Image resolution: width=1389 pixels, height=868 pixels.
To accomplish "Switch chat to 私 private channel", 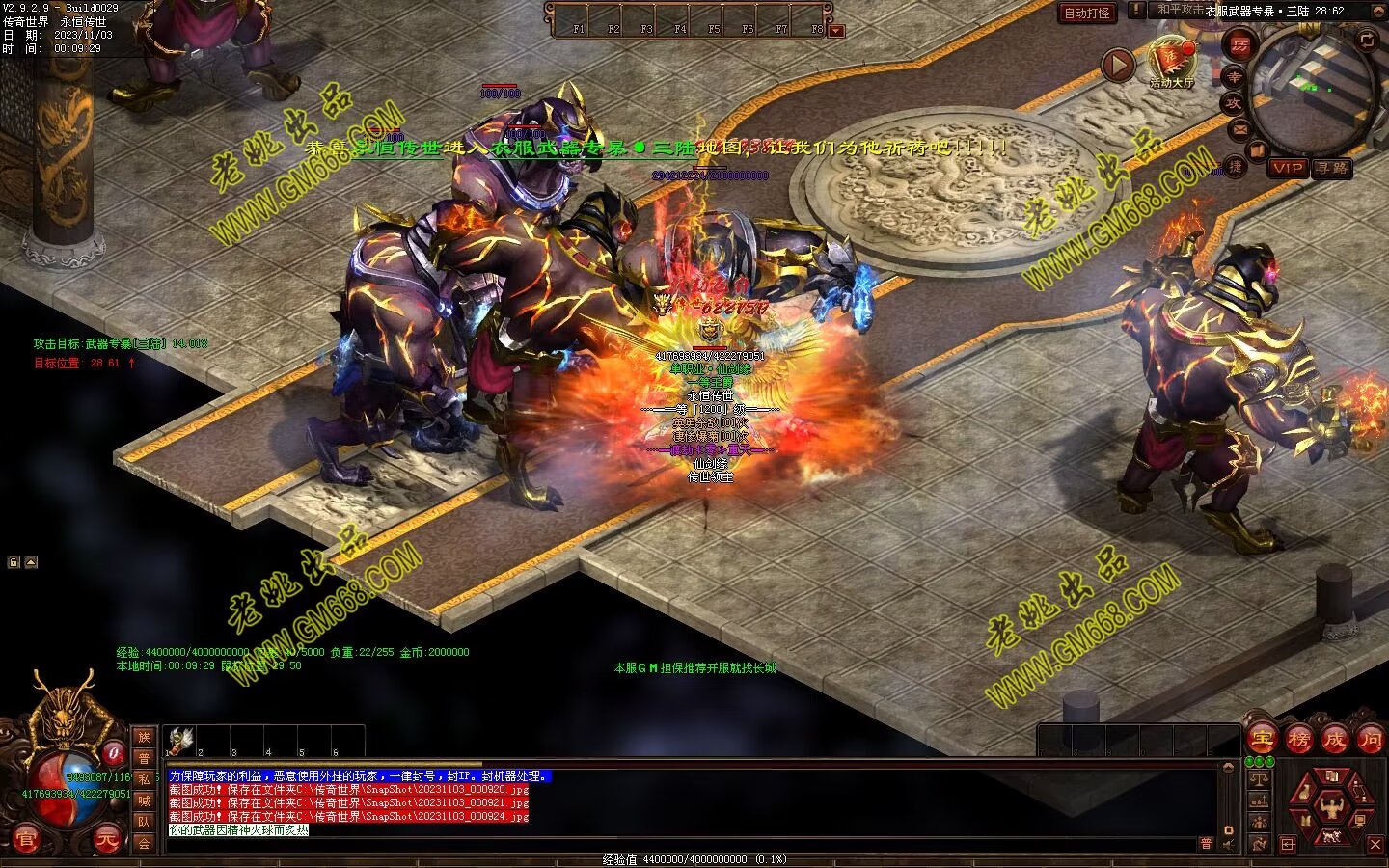I will [x=144, y=779].
